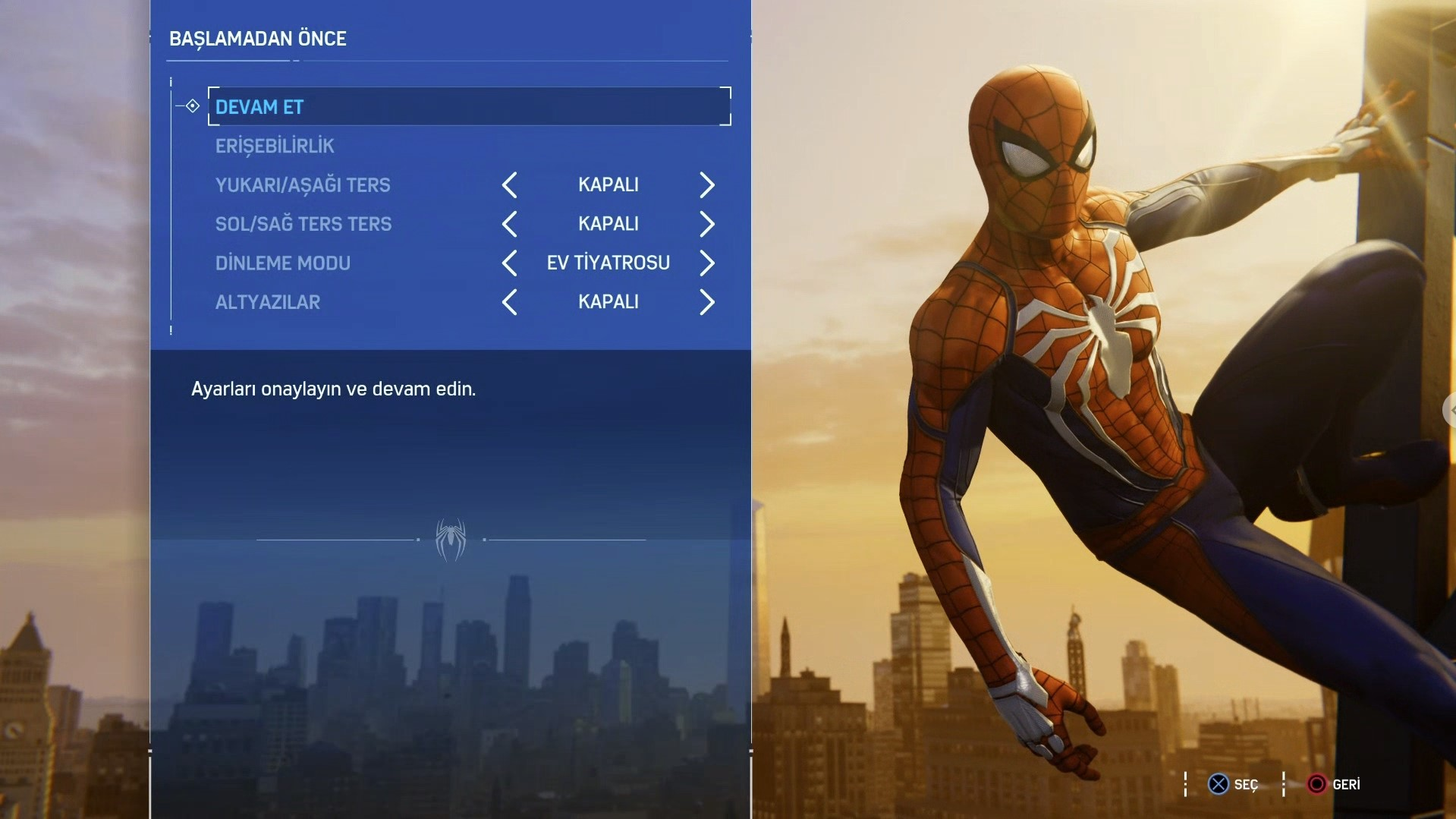Click the left arrow next to ALTYAZILAR
Screen dimensions: 1456x819
point(510,302)
